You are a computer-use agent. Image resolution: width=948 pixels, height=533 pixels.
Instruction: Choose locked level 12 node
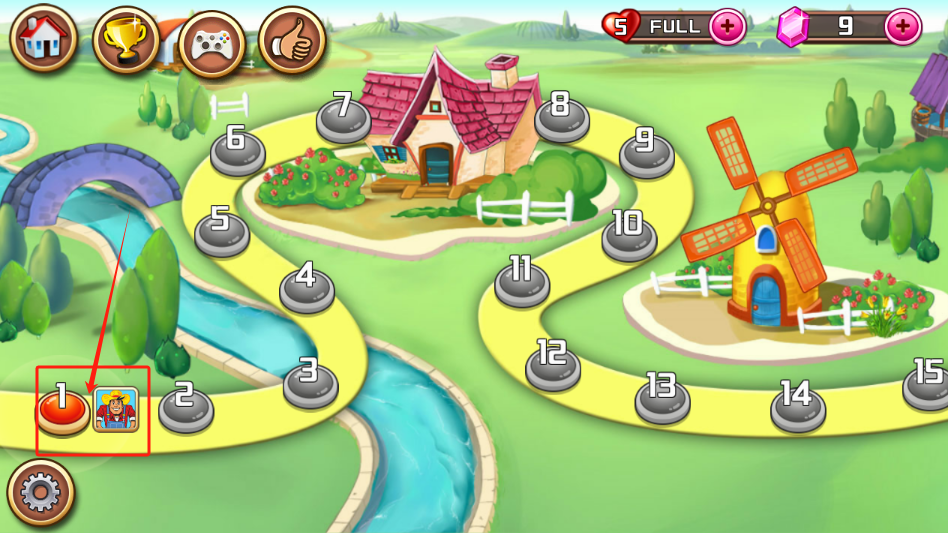pos(553,363)
